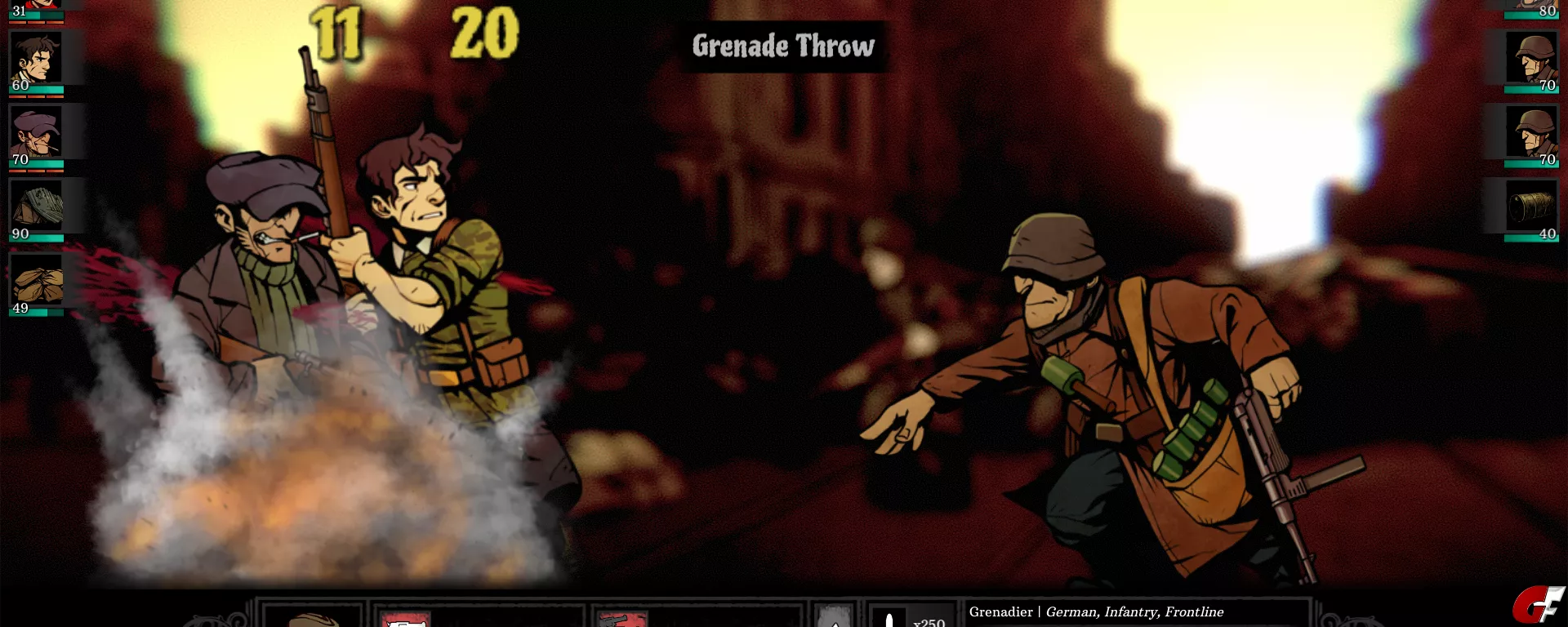Select the capped smoking partisan portrait
Image resolution: width=1568 pixels, height=627 pixels.
(x=37, y=133)
